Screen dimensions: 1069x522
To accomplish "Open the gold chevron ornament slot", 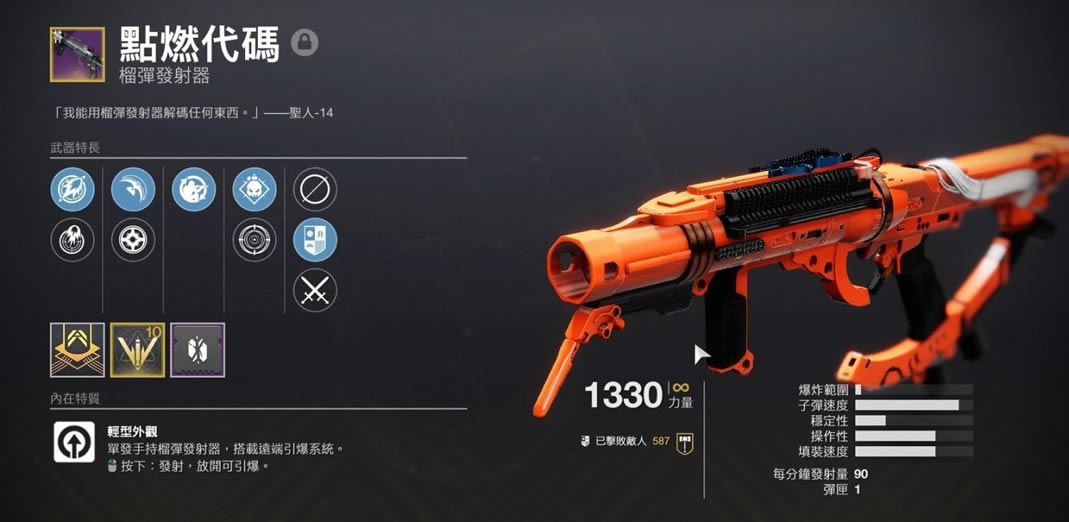I will (x=77, y=350).
